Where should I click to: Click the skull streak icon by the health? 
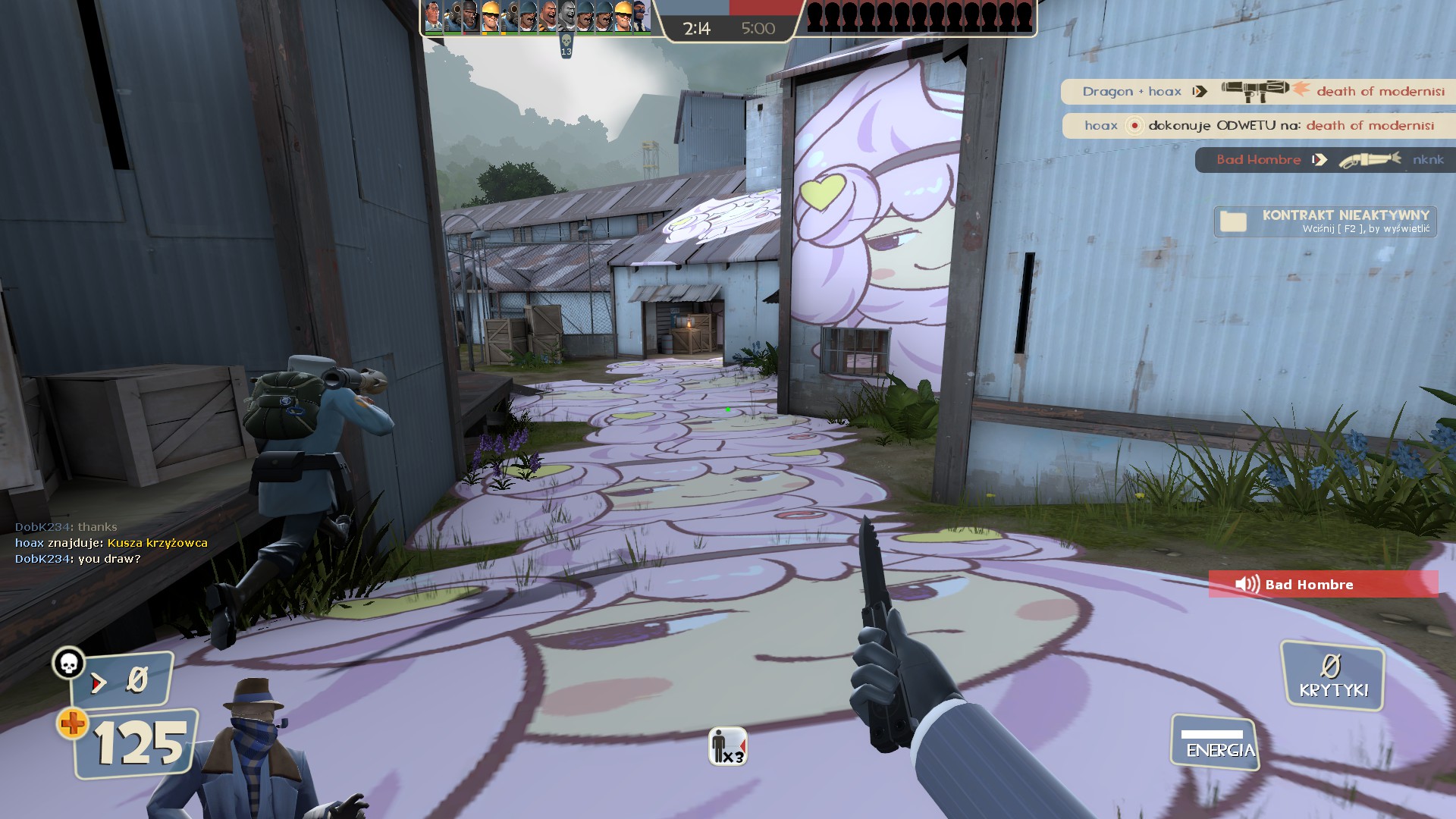click(68, 664)
